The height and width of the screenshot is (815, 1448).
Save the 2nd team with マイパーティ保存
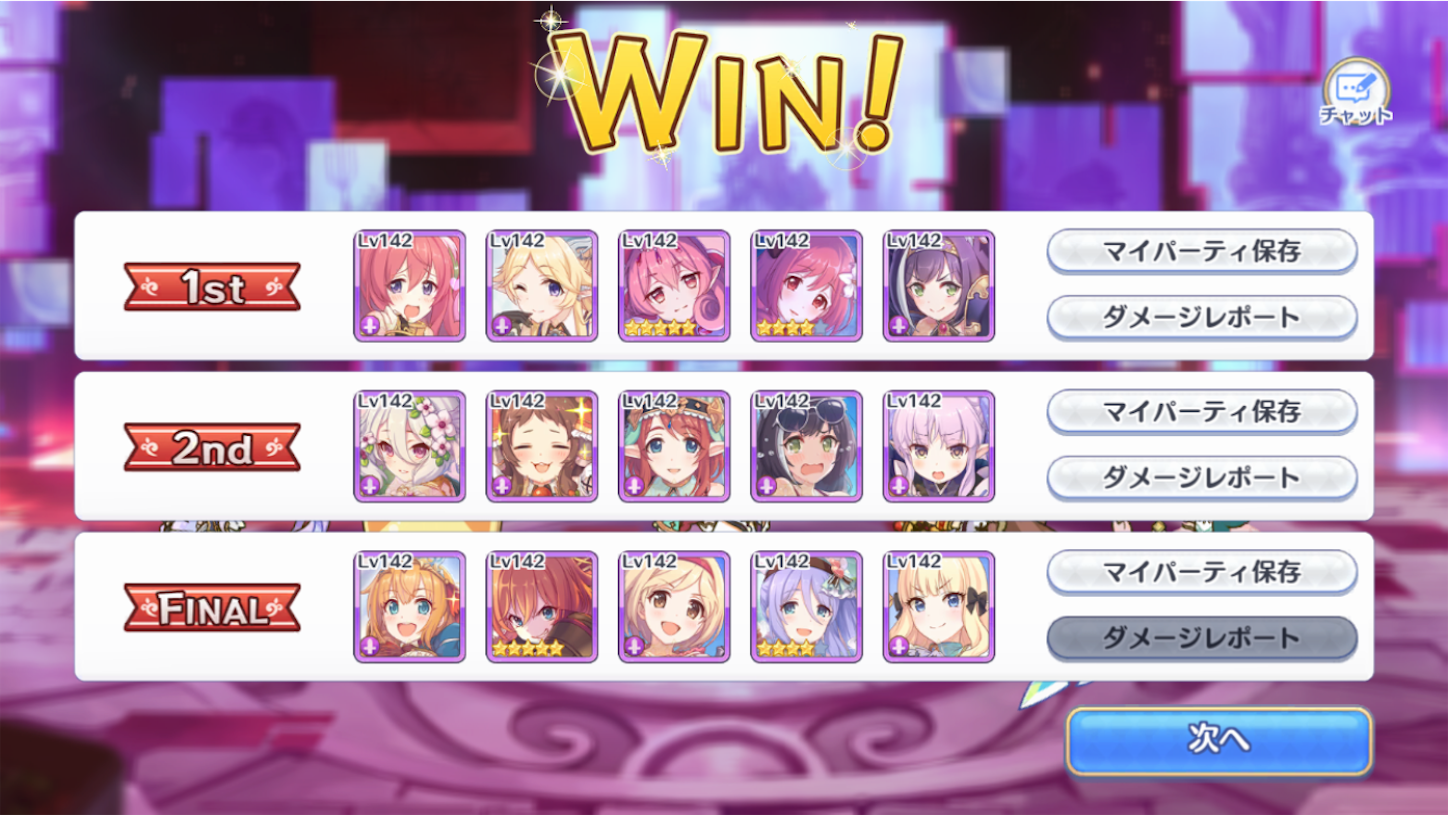click(x=1201, y=411)
